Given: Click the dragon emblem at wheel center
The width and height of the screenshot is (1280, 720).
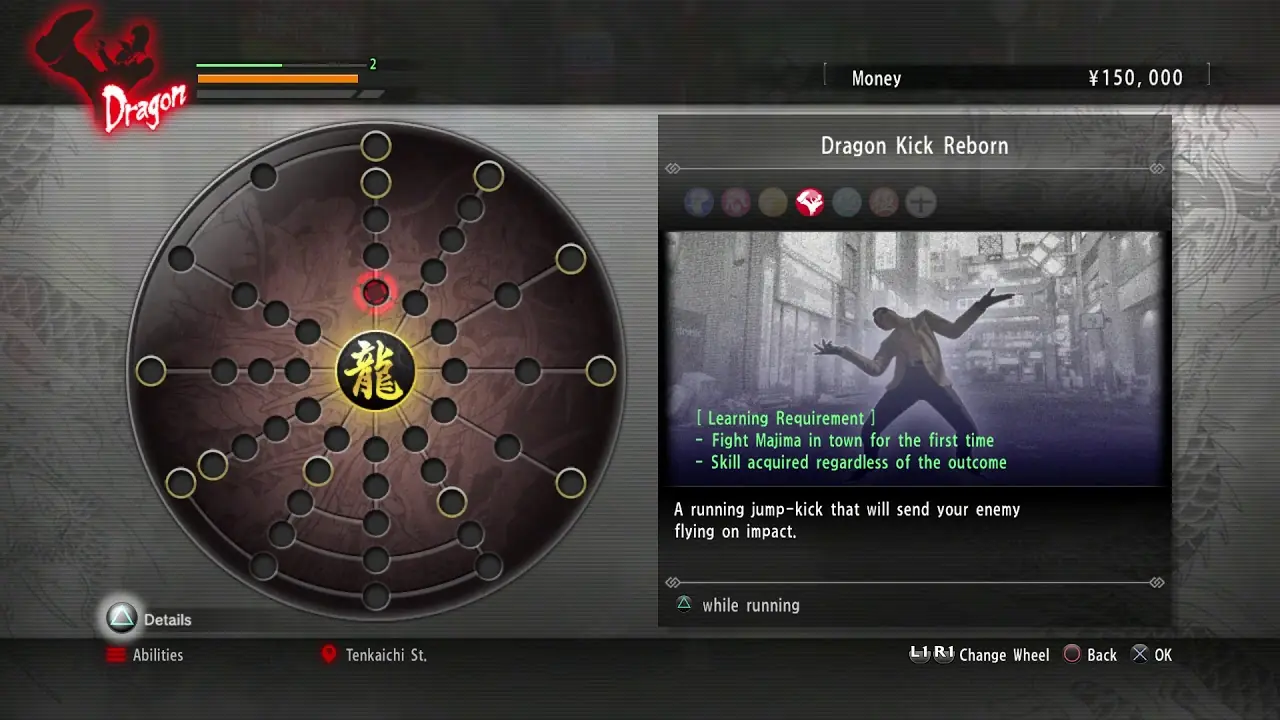Looking at the screenshot, I should pyautogui.click(x=376, y=371).
